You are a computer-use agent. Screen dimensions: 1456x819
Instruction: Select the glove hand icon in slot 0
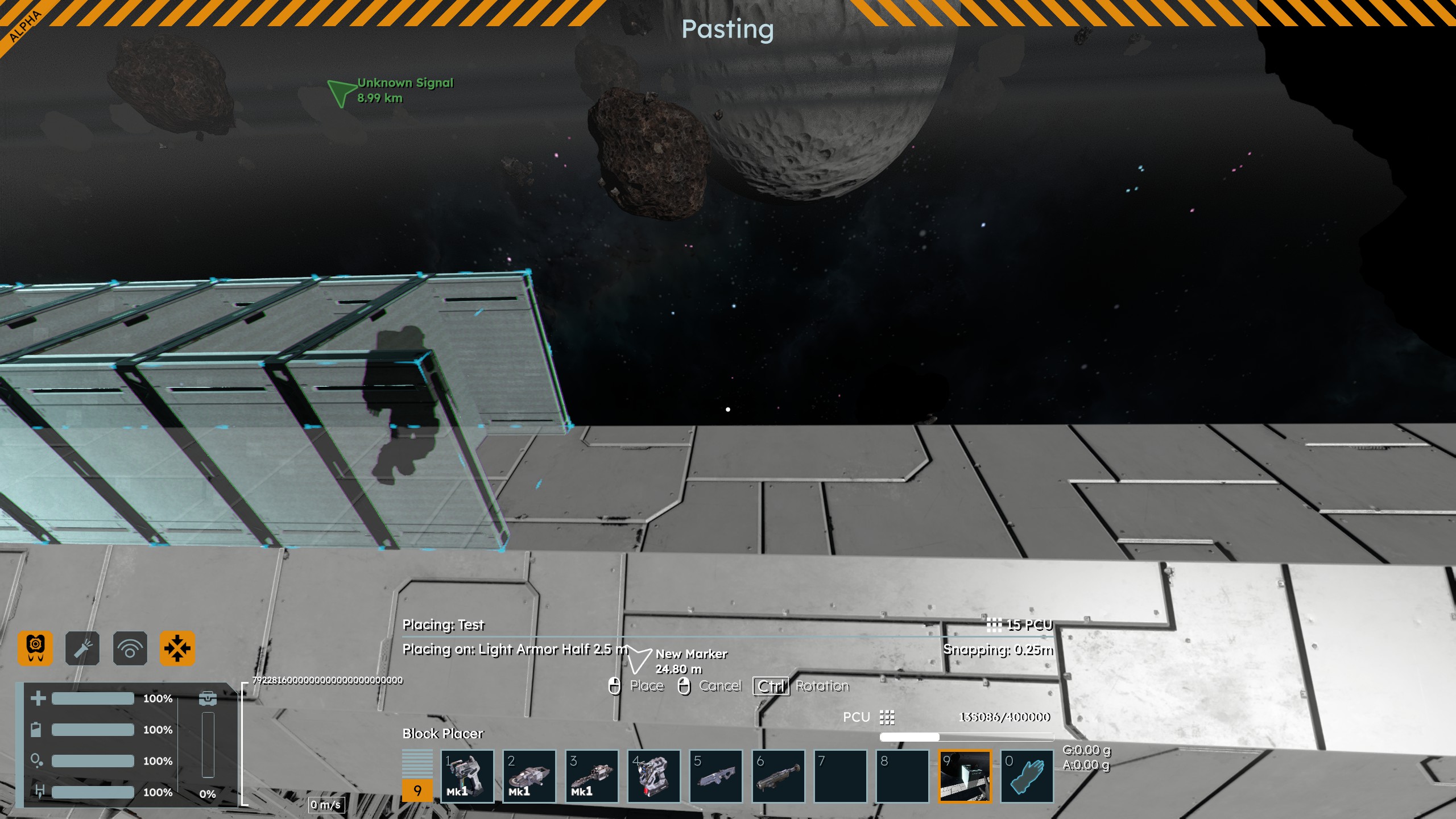point(1027,776)
